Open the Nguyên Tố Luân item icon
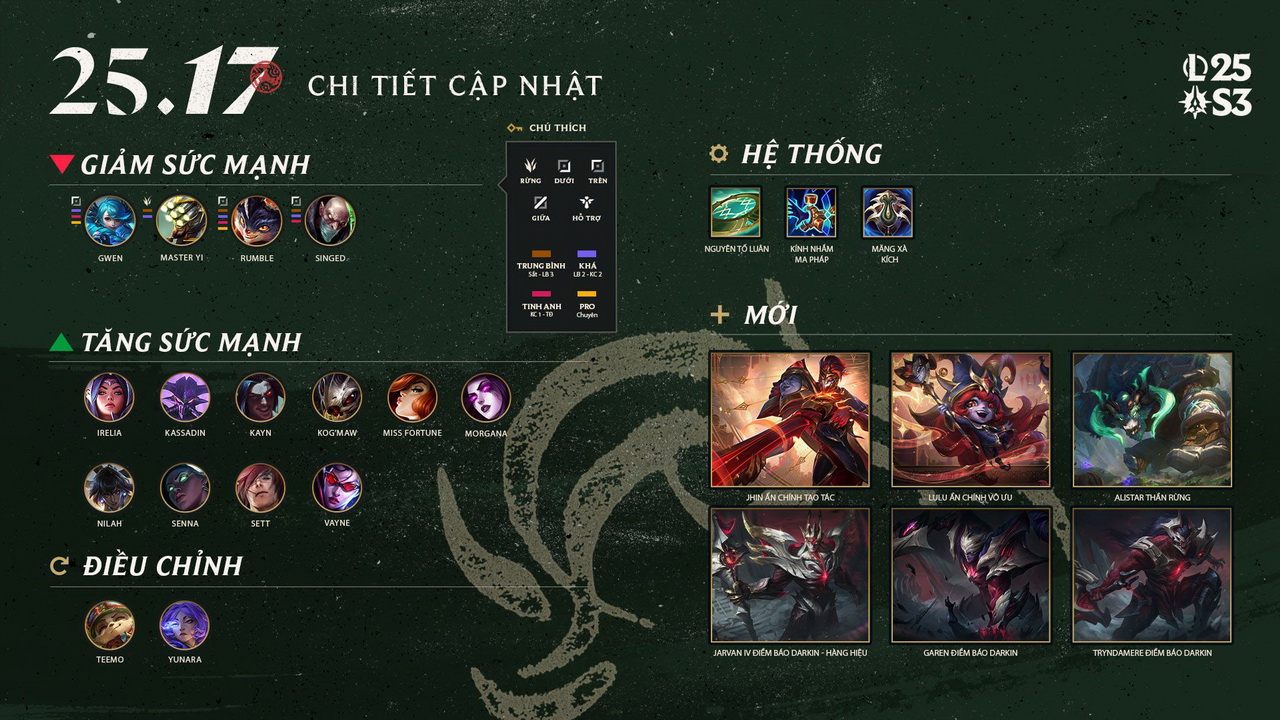Image resolution: width=1280 pixels, height=720 pixels. [x=735, y=212]
